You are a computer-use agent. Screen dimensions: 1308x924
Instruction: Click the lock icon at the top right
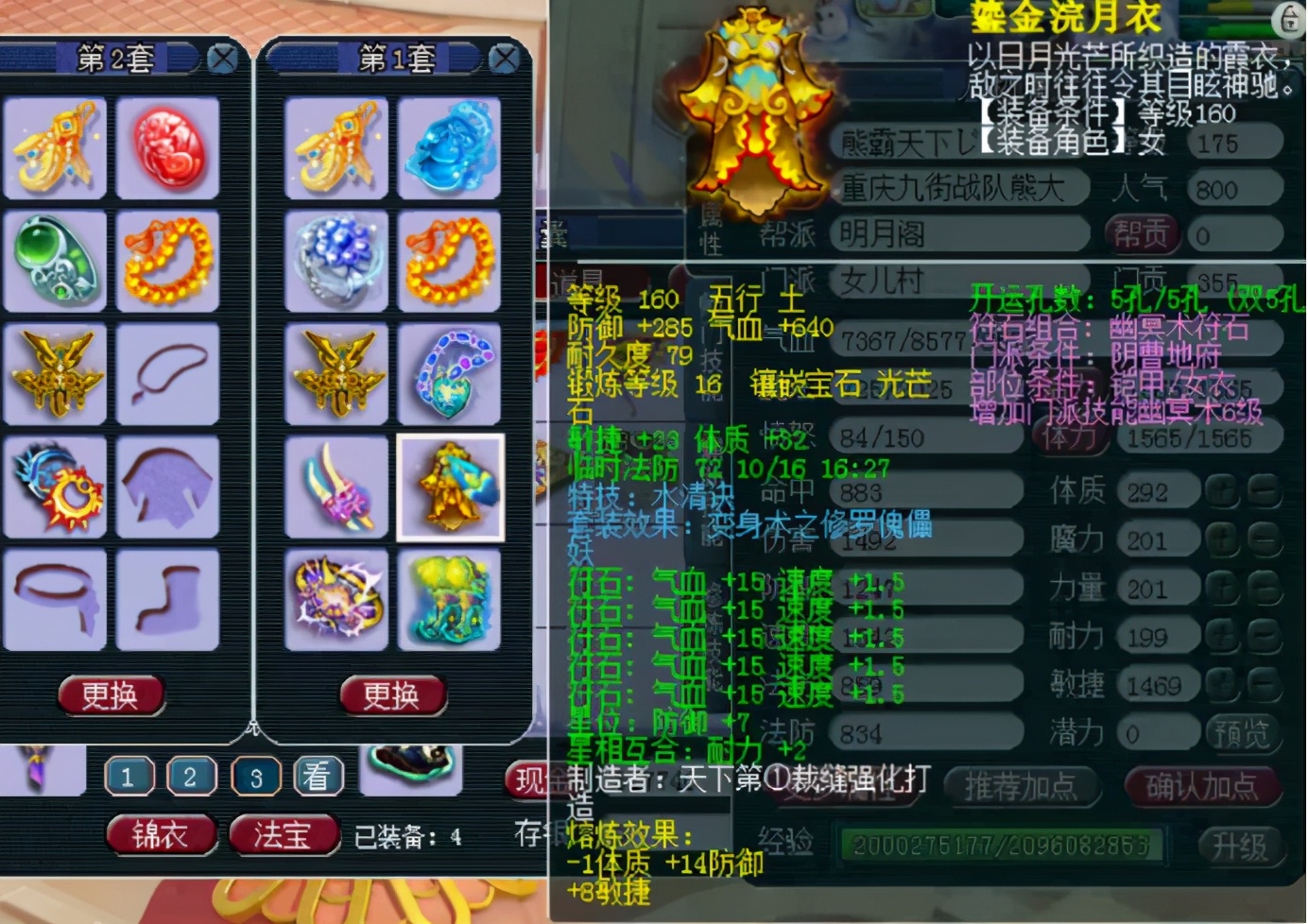point(1288,19)
